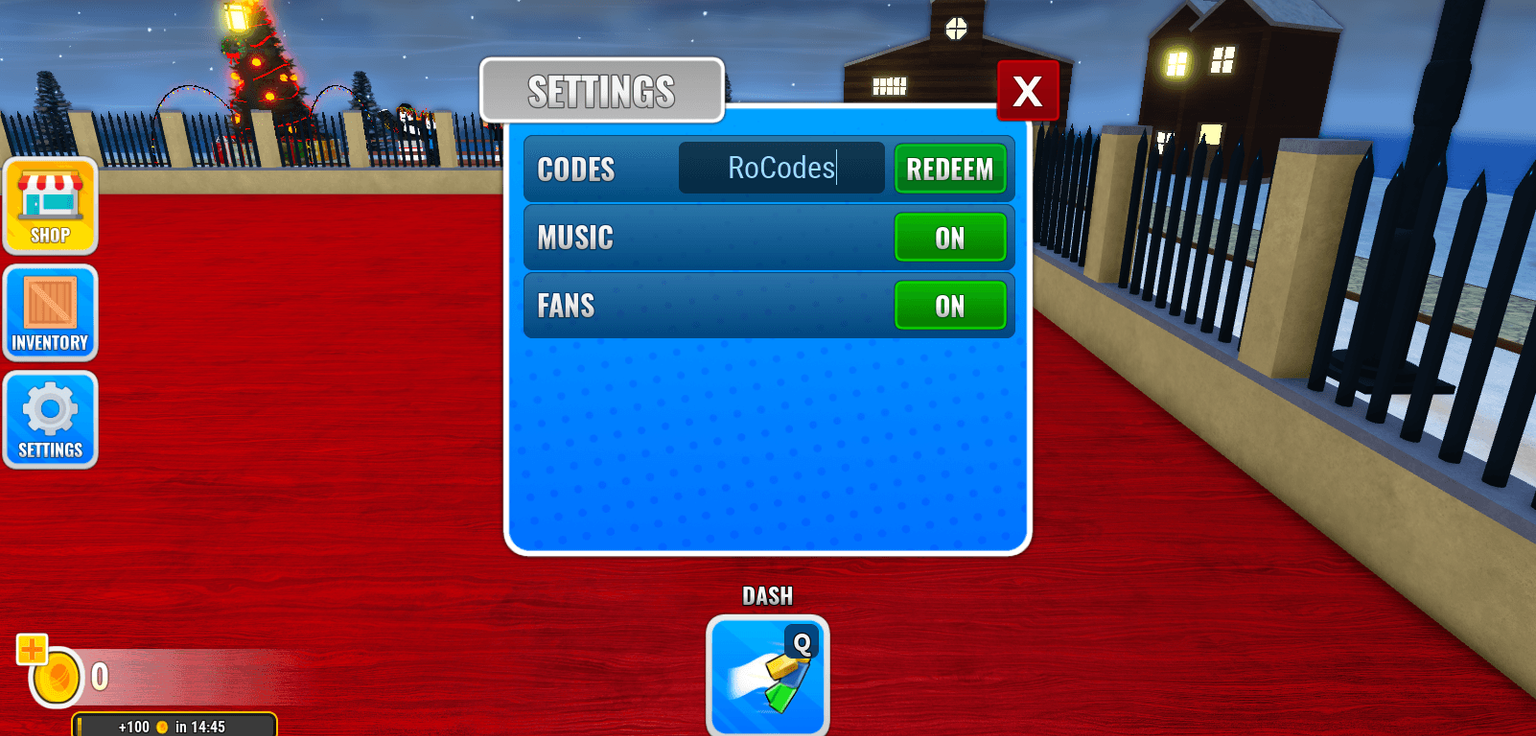Activate the Dash ability
The height and width of the screenshot is (736, 1536).
click(x=767, y=676)
